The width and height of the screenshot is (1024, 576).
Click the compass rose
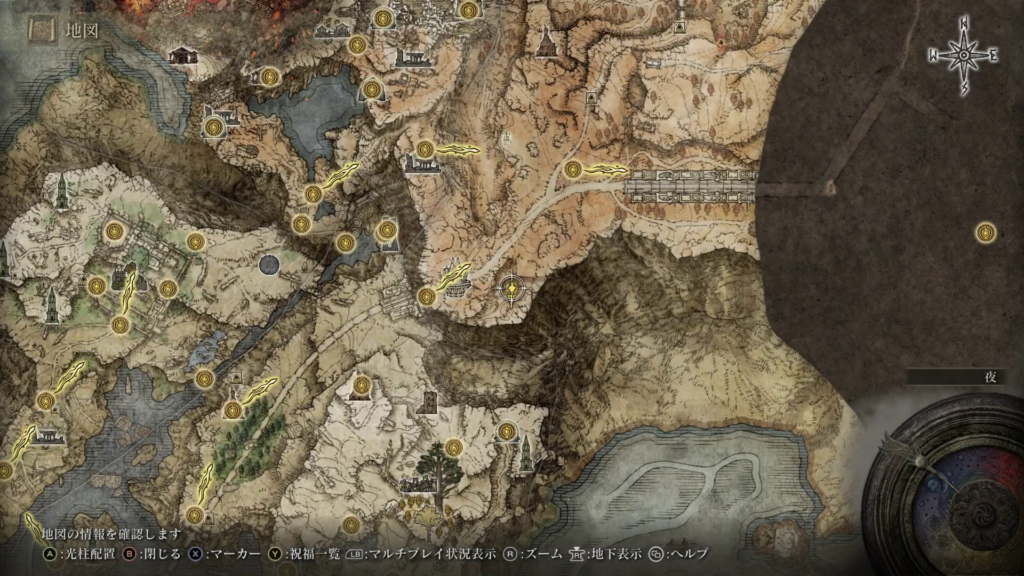[964, 57]
